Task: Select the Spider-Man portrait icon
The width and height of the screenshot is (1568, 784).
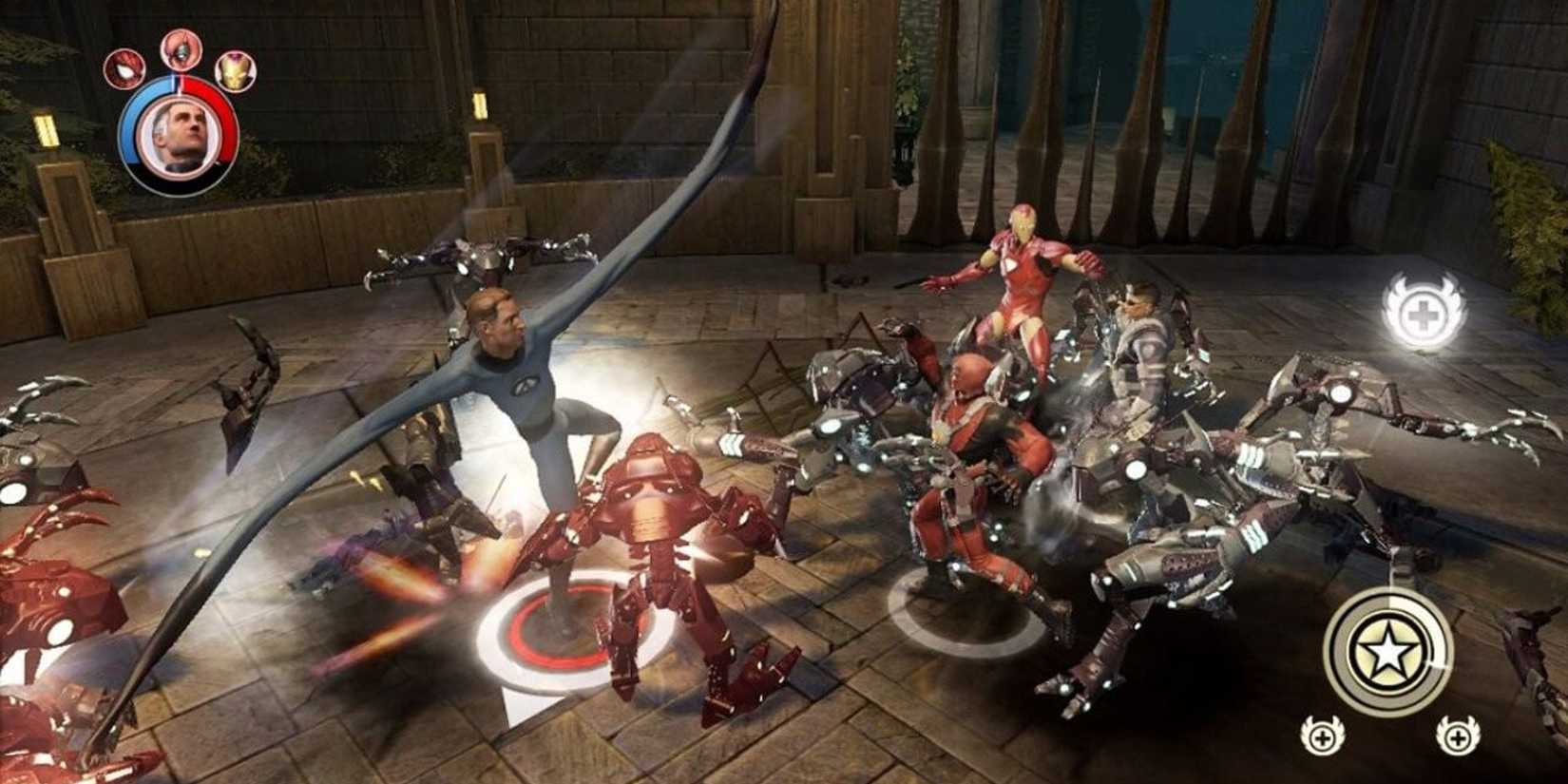Action: (x=124, y=70)
